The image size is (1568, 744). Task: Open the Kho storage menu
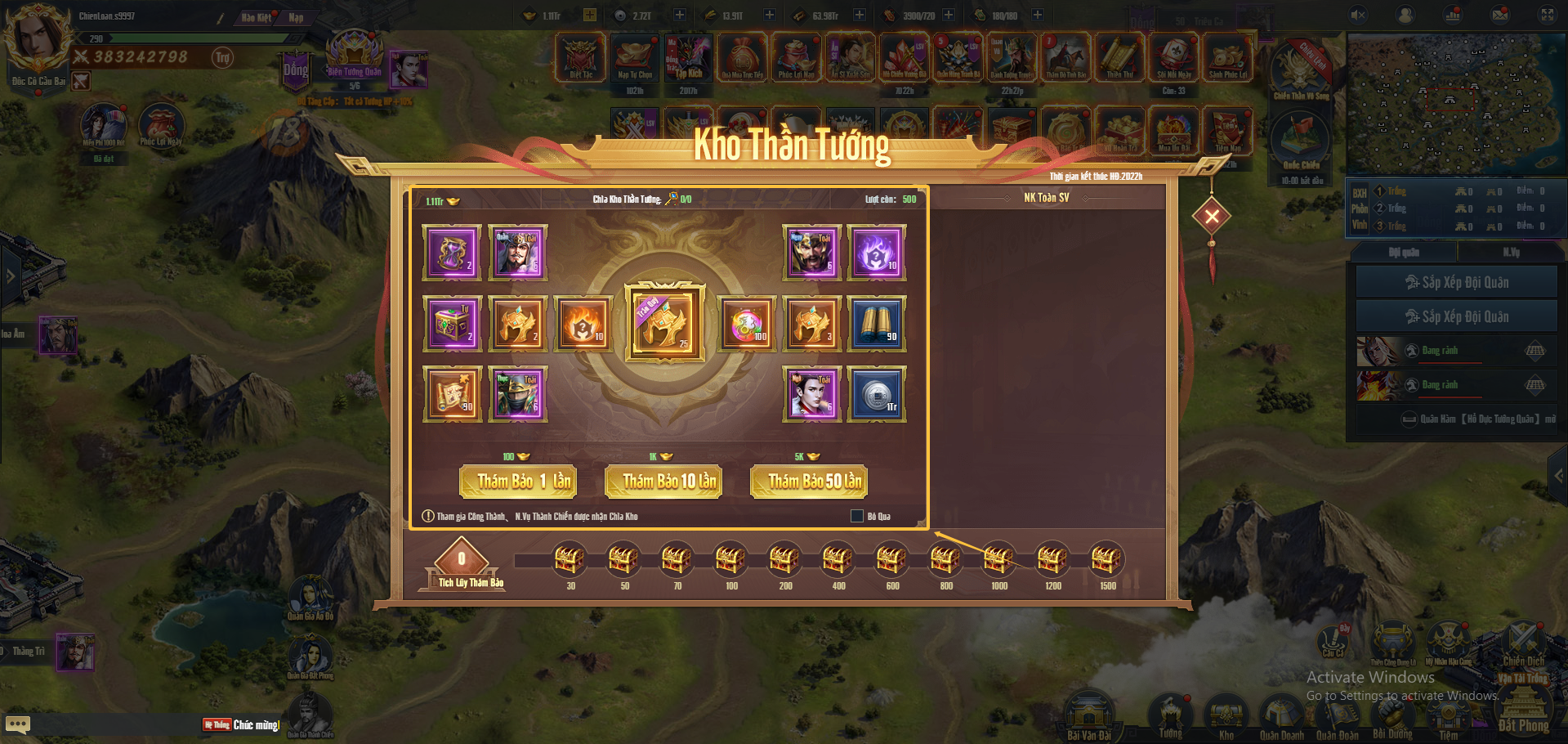pos(1226,715)
